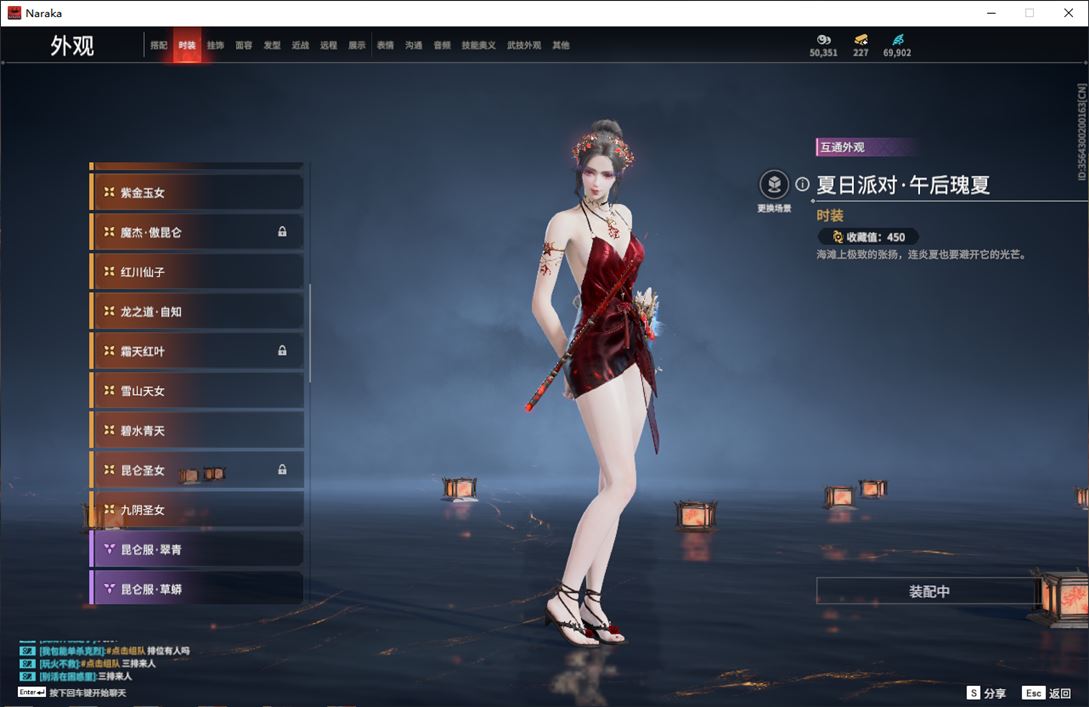This screenshot has width=1089, height=707.
Task: Show the 表情 tab
Action: (x=385, y=46)
